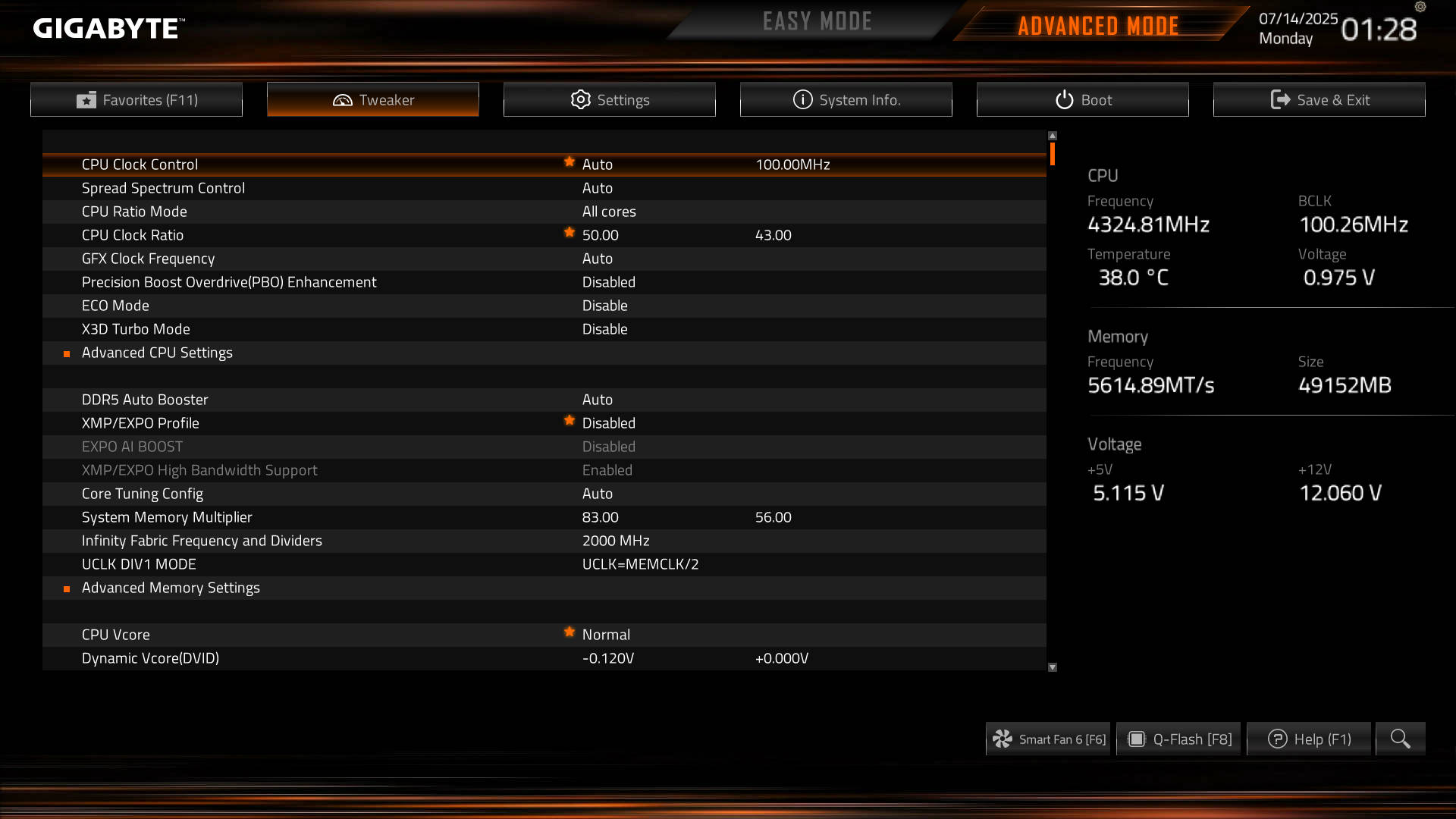
Task: Switch to the Favorites (F11) tab
Action: tap(136, 99)
